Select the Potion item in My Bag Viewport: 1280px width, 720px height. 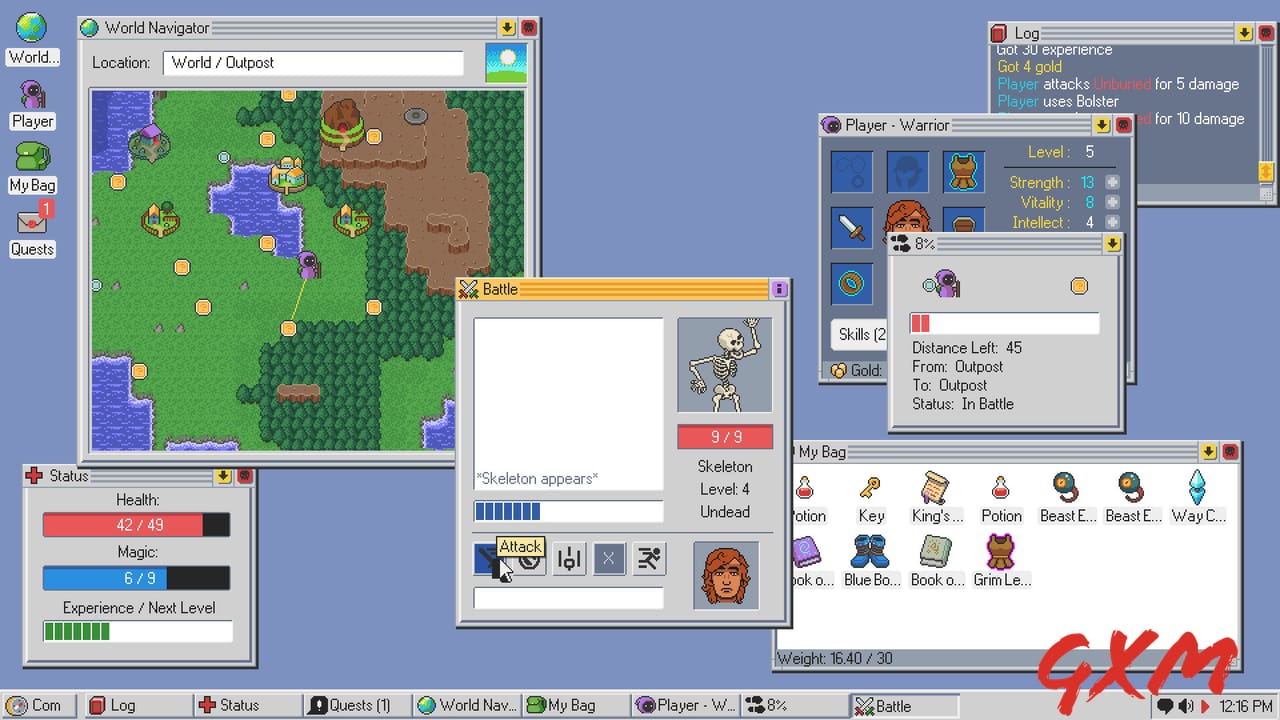coord(1001,493)
